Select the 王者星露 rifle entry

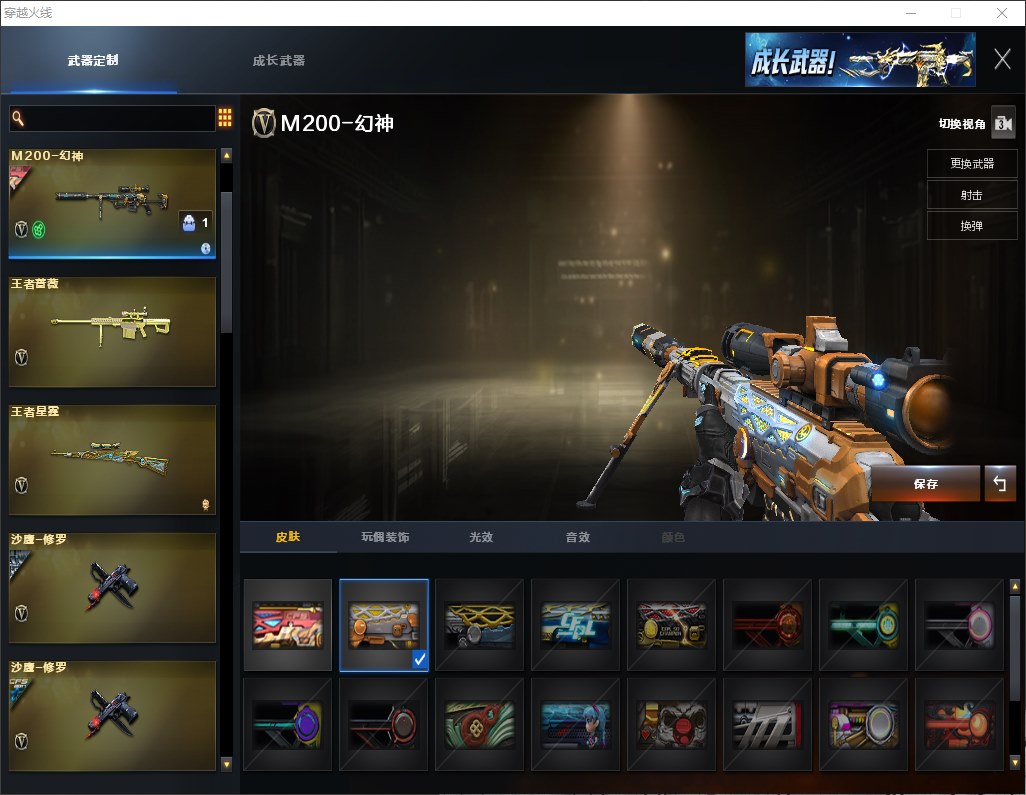(112, 459)
